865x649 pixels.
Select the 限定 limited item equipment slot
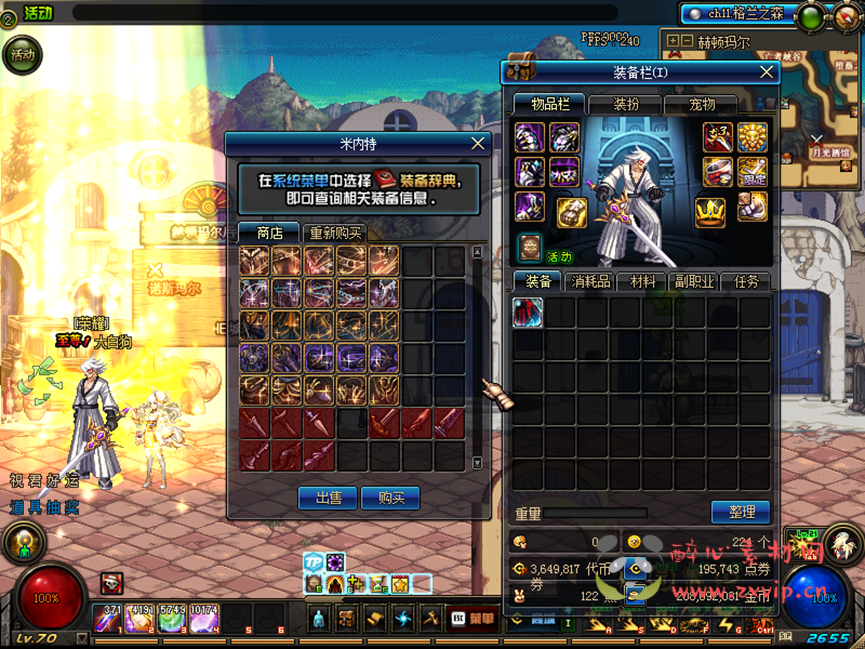(752, 172)
